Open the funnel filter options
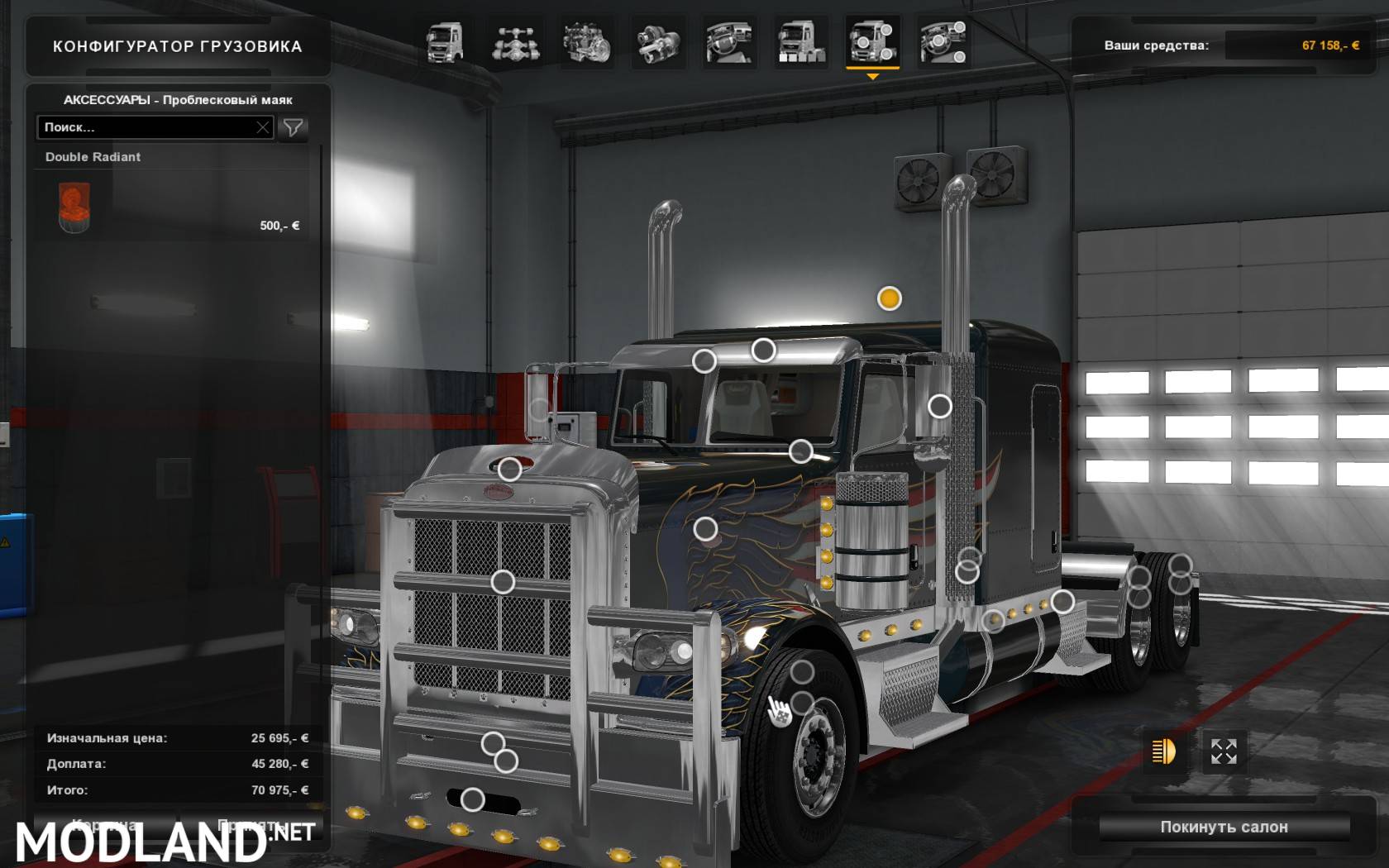 pos(294,127)
